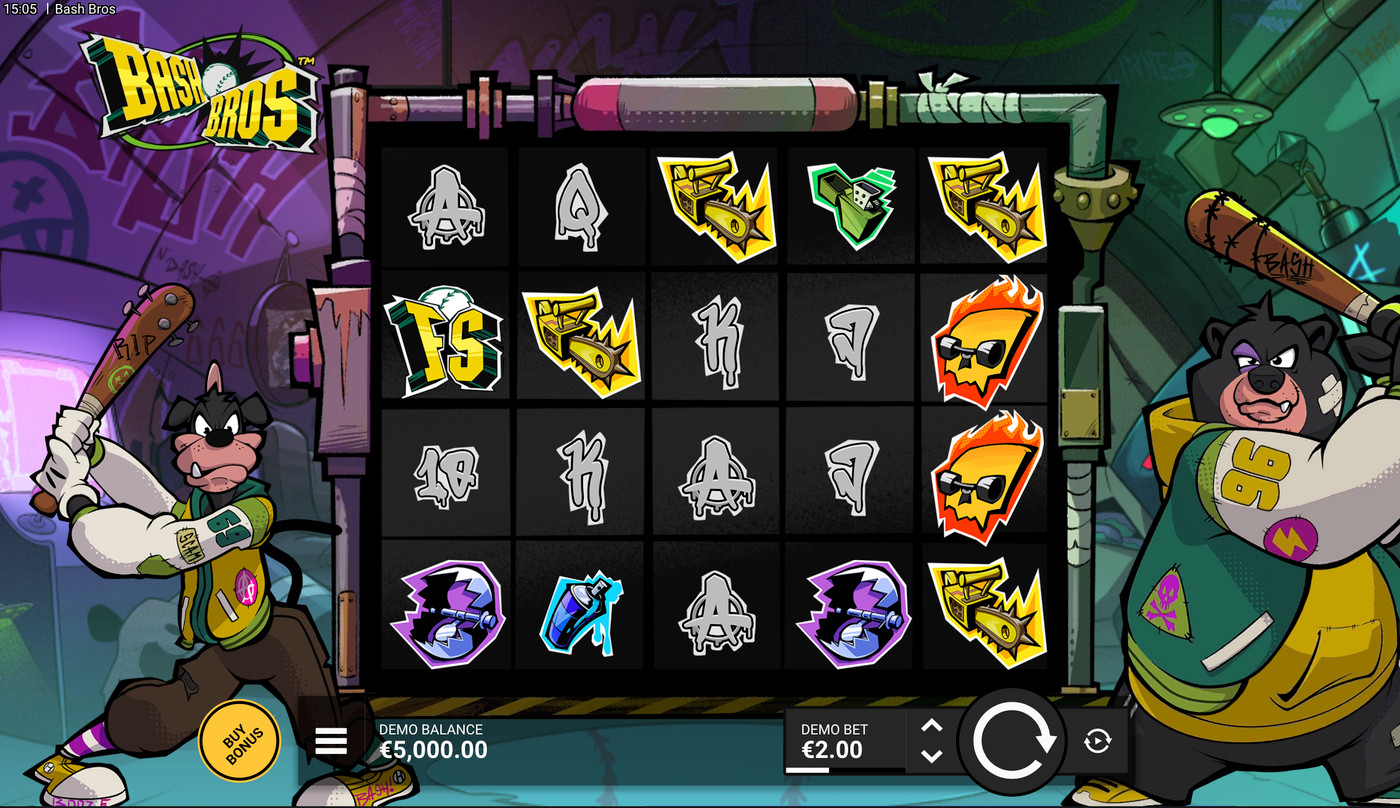
Task: Open the hamburger game menu
Action: [331, 741]
